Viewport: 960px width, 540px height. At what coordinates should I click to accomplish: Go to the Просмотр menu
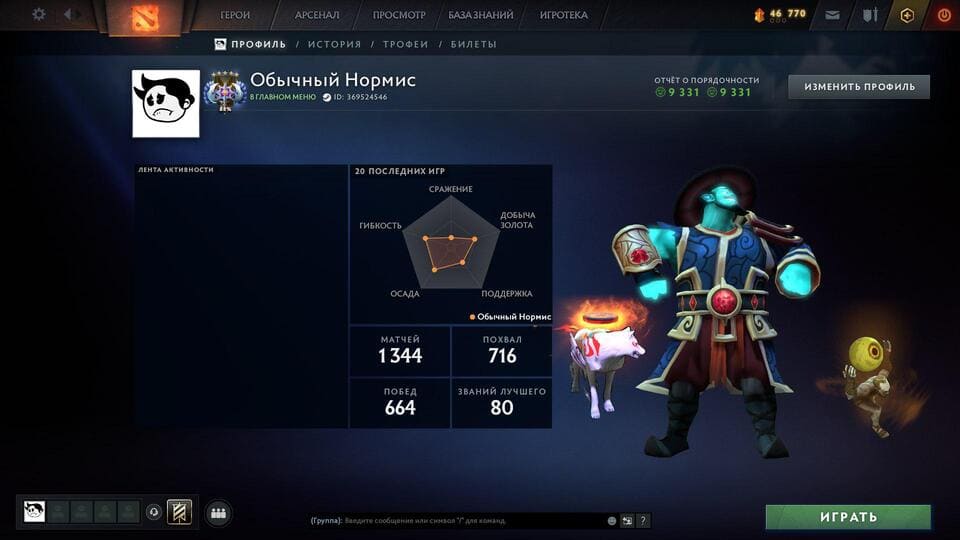click(399, 15)
